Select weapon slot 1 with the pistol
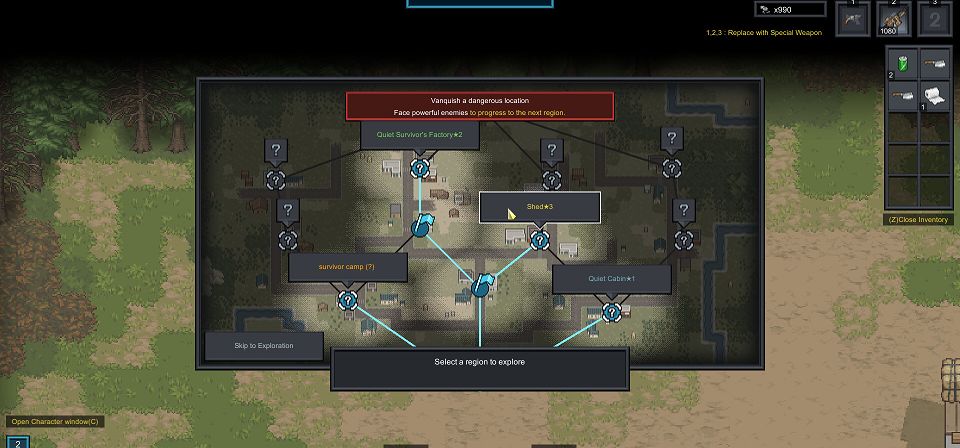960x448 pixels. coord(853,20)
